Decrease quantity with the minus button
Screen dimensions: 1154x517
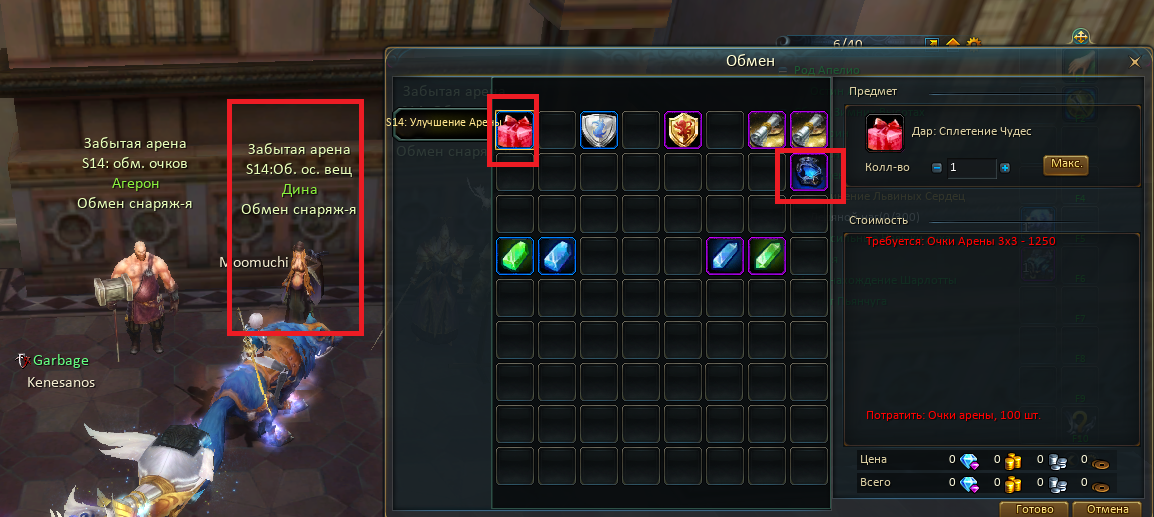tap(937, 168)
